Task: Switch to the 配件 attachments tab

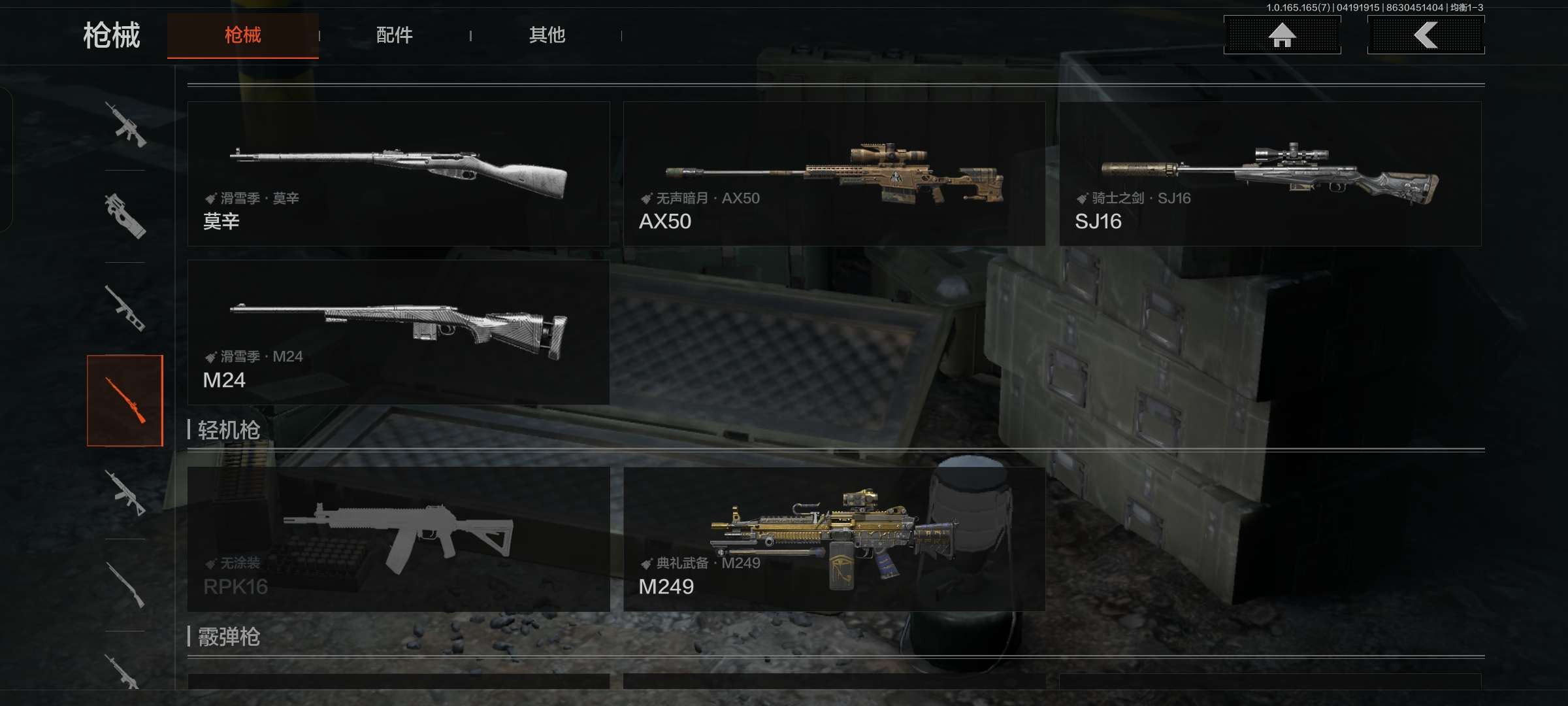Action: click(394, 35)
